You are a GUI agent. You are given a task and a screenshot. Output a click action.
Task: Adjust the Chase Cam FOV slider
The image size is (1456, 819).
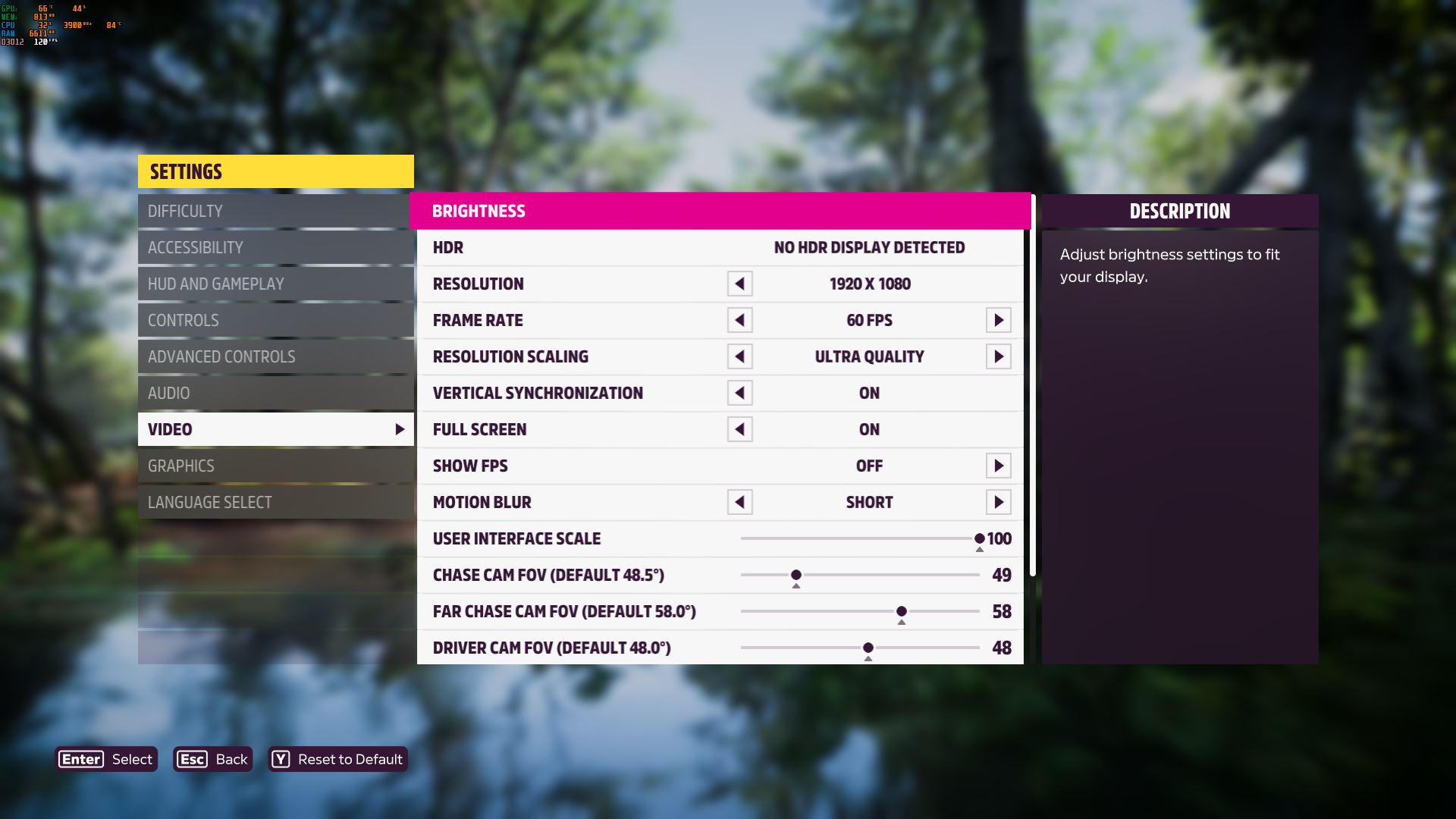(x=796, y=575)
